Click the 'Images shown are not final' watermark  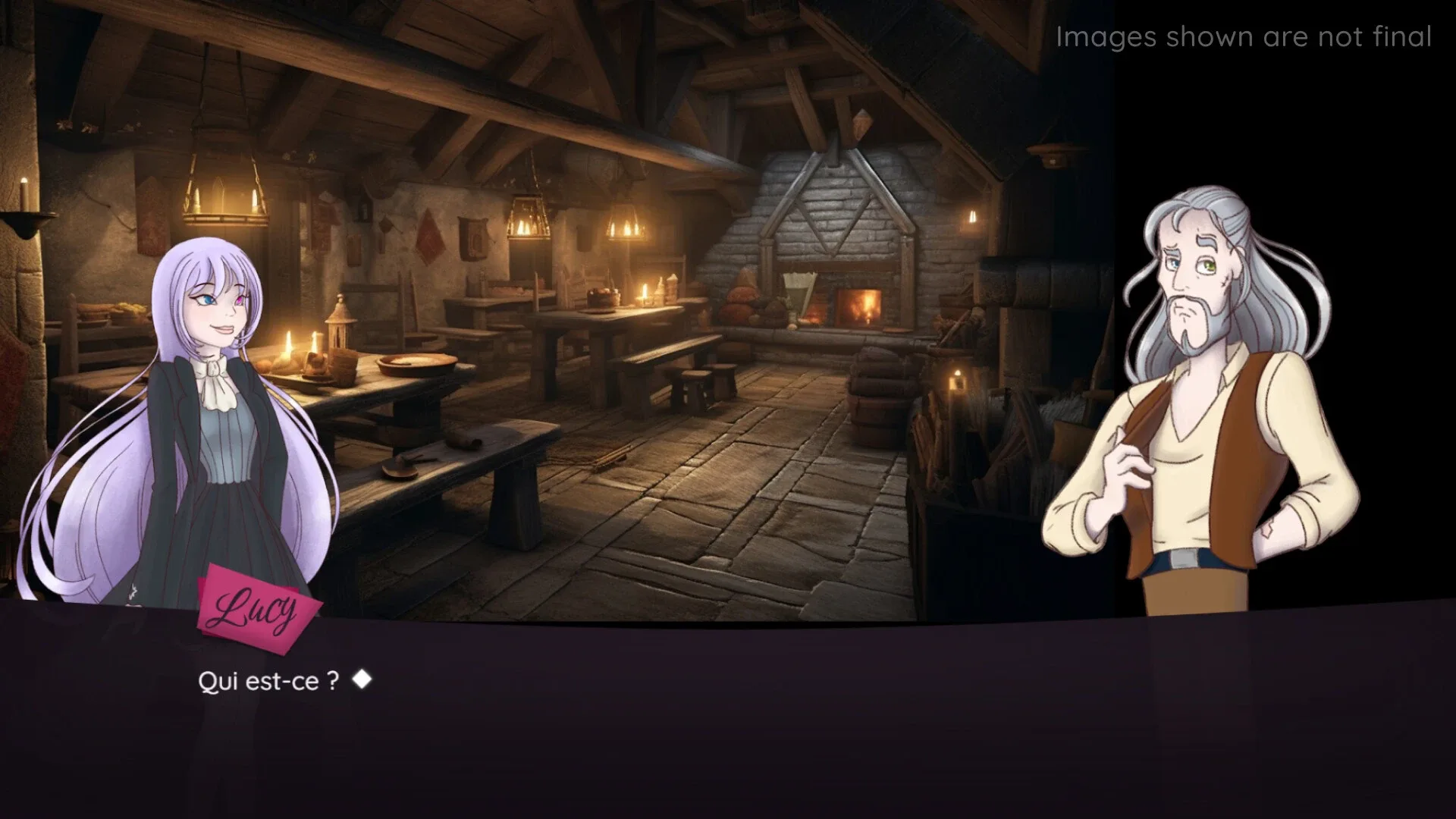(x=1244, y=36)
